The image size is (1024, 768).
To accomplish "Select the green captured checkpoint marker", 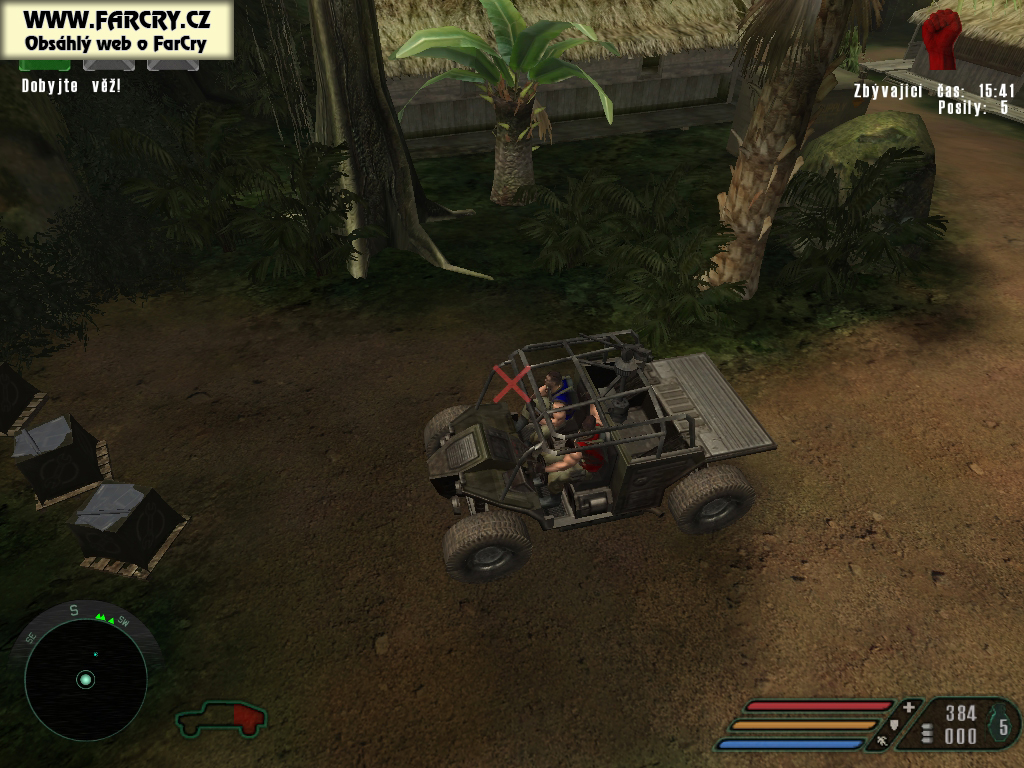I will (45, 65).
